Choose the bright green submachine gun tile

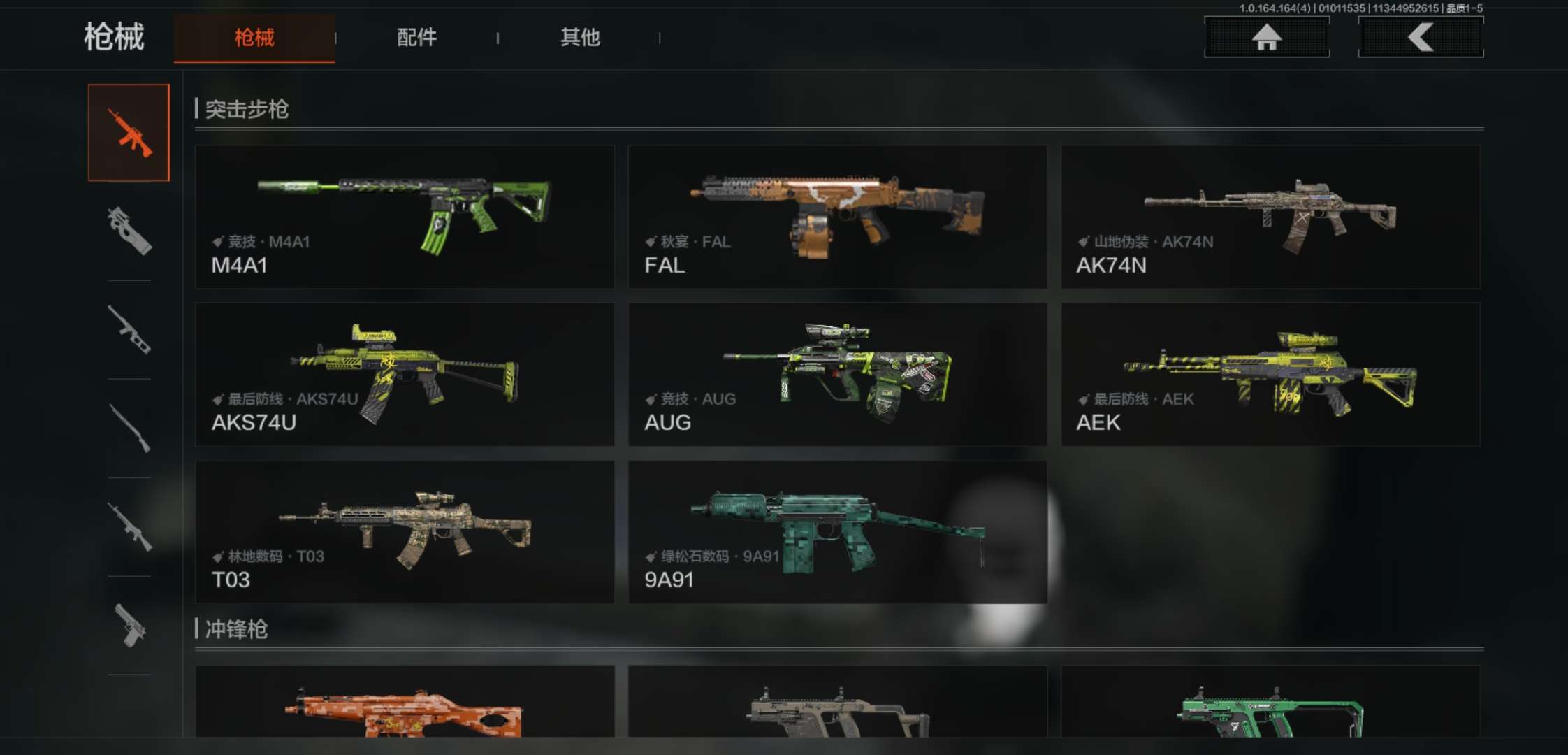(x=1270, y=703)
